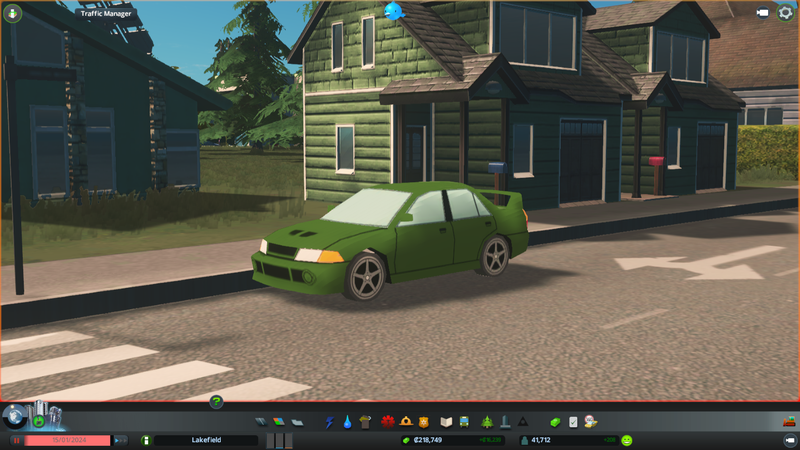
Task: Select the Electricity lightning bolt menu
Action: coord(329,422)
